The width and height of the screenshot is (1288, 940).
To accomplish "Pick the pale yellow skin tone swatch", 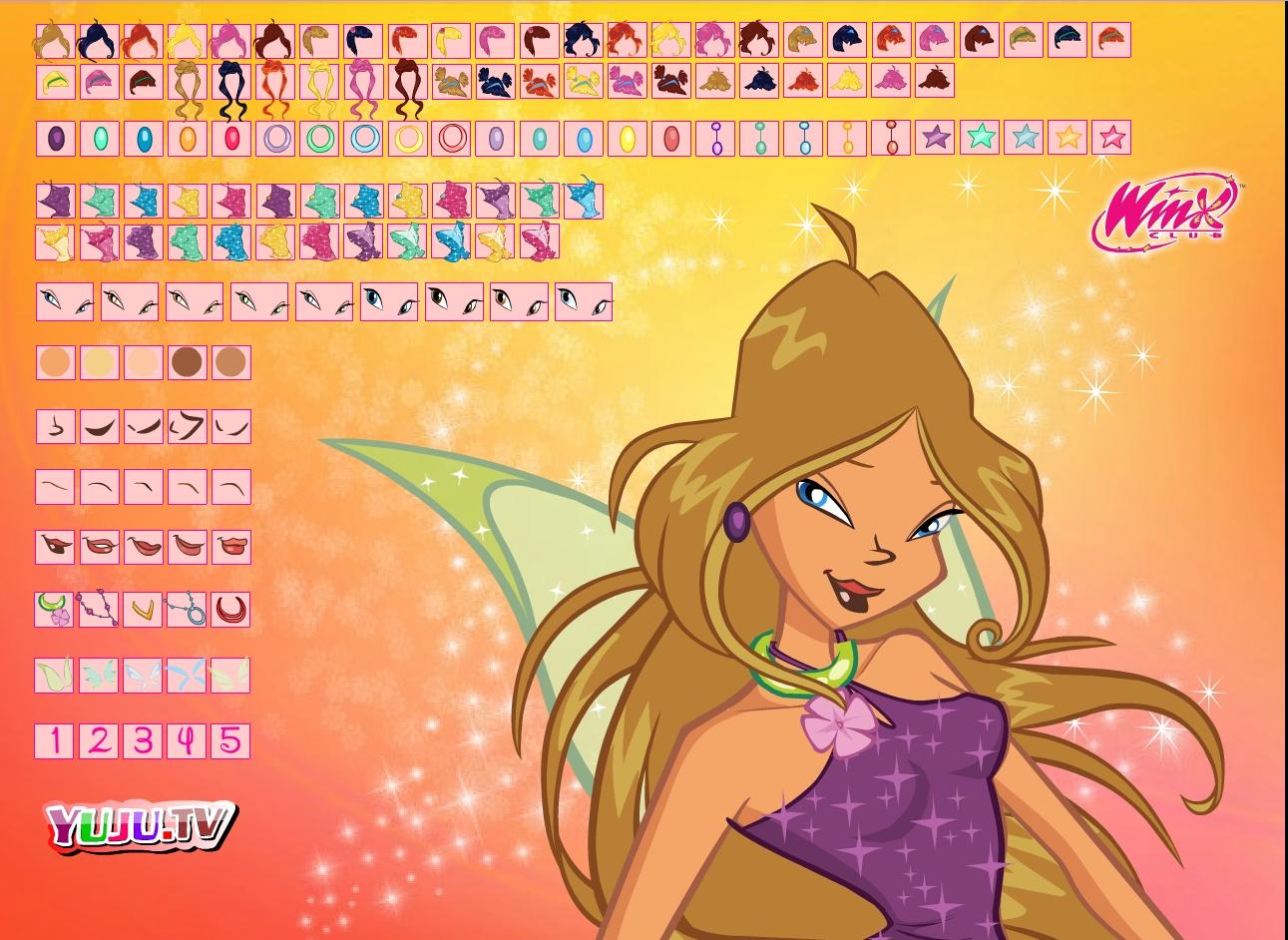I will coord(99,362).
